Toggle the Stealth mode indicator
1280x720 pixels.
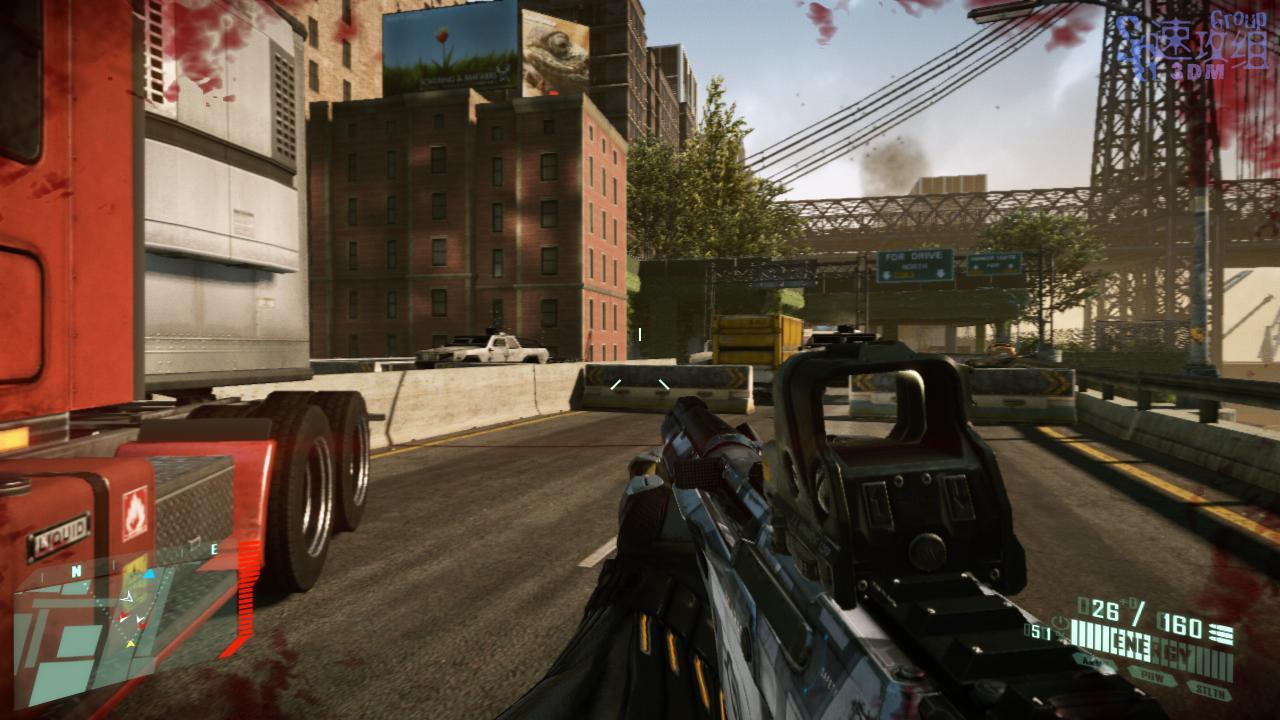point(1209,688)
